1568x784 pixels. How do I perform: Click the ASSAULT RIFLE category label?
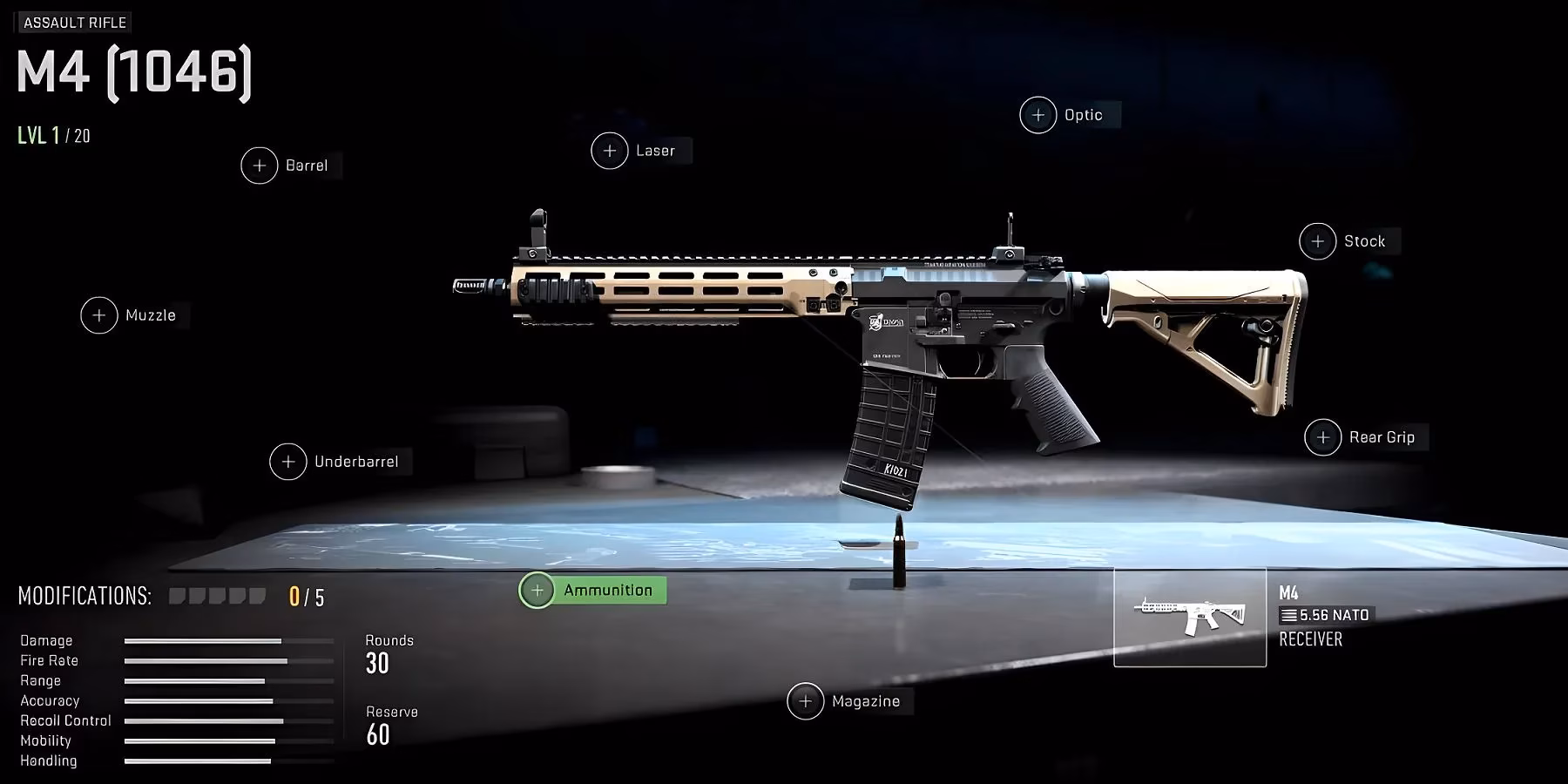point(75,22)
